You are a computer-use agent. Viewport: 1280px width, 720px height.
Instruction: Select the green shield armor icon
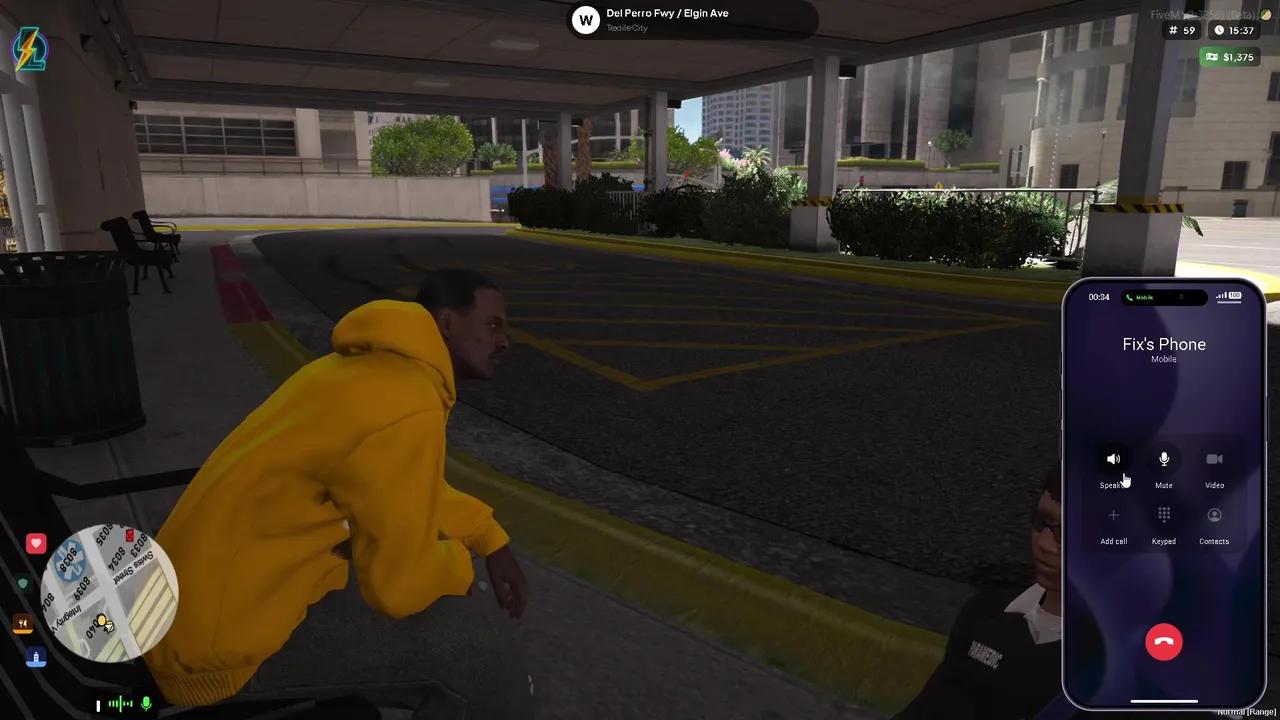[22, 582]
